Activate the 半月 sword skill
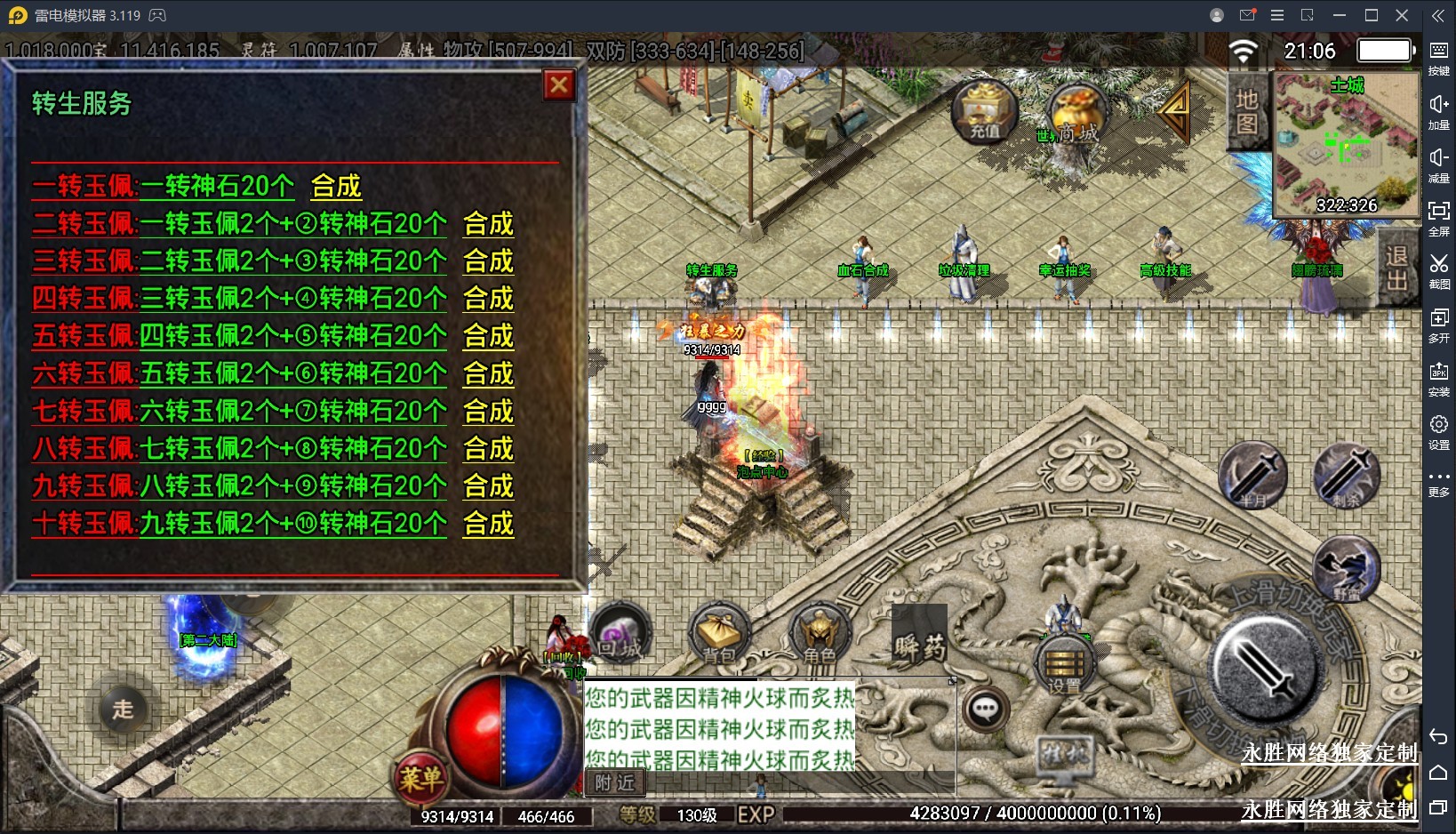This screenshot has height=834, width=1456. coord(1252,475)
